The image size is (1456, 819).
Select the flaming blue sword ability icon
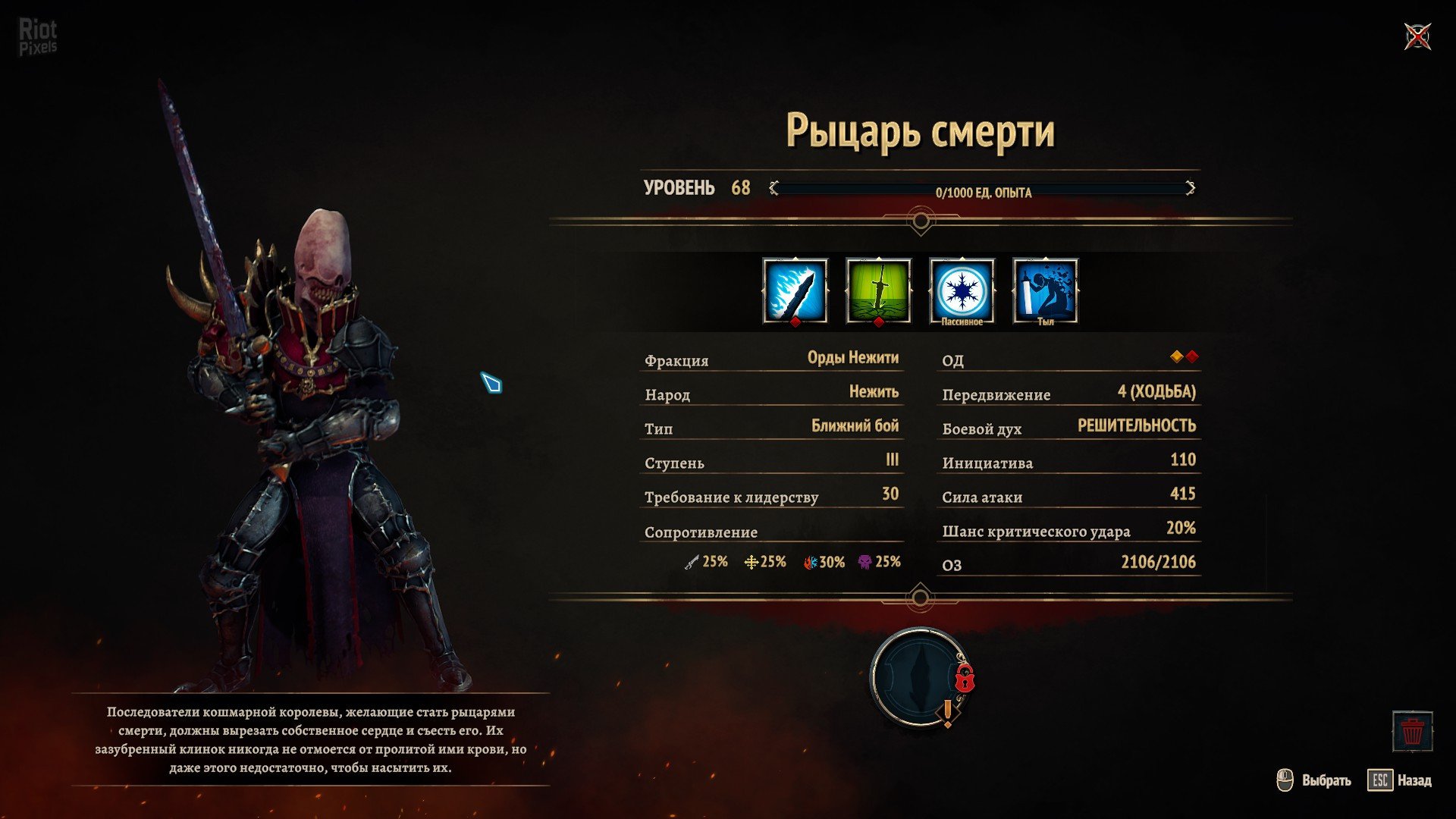[x=795, y=290]
